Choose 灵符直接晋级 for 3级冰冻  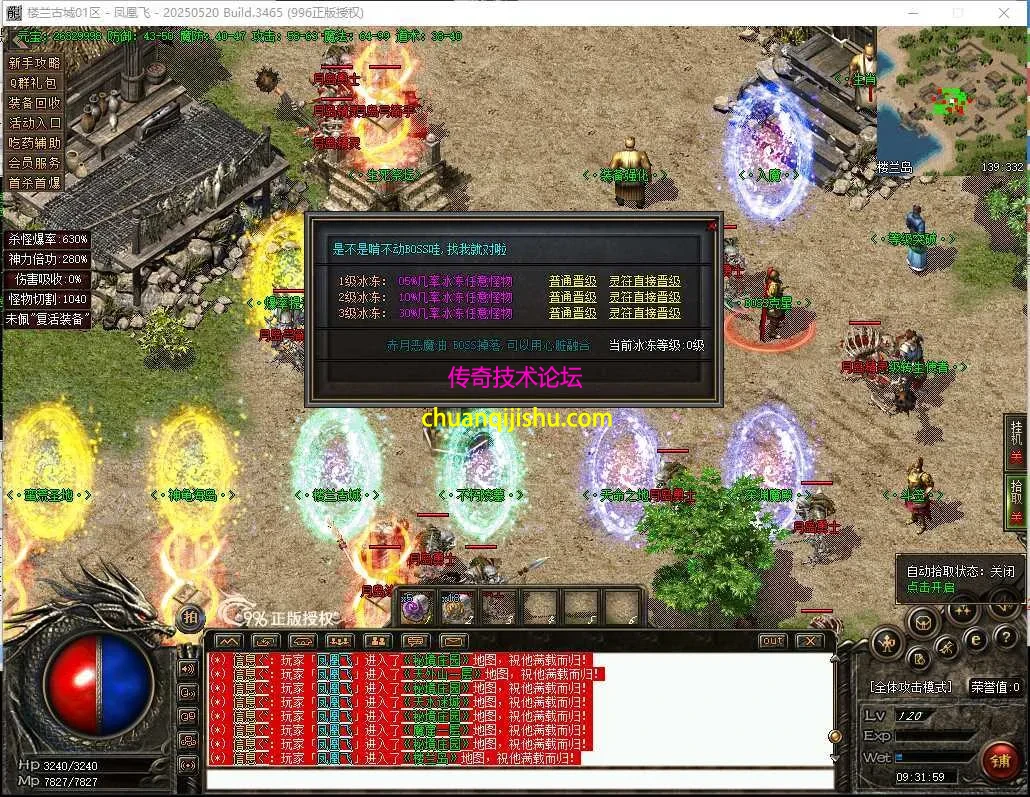tap(645, 314)
